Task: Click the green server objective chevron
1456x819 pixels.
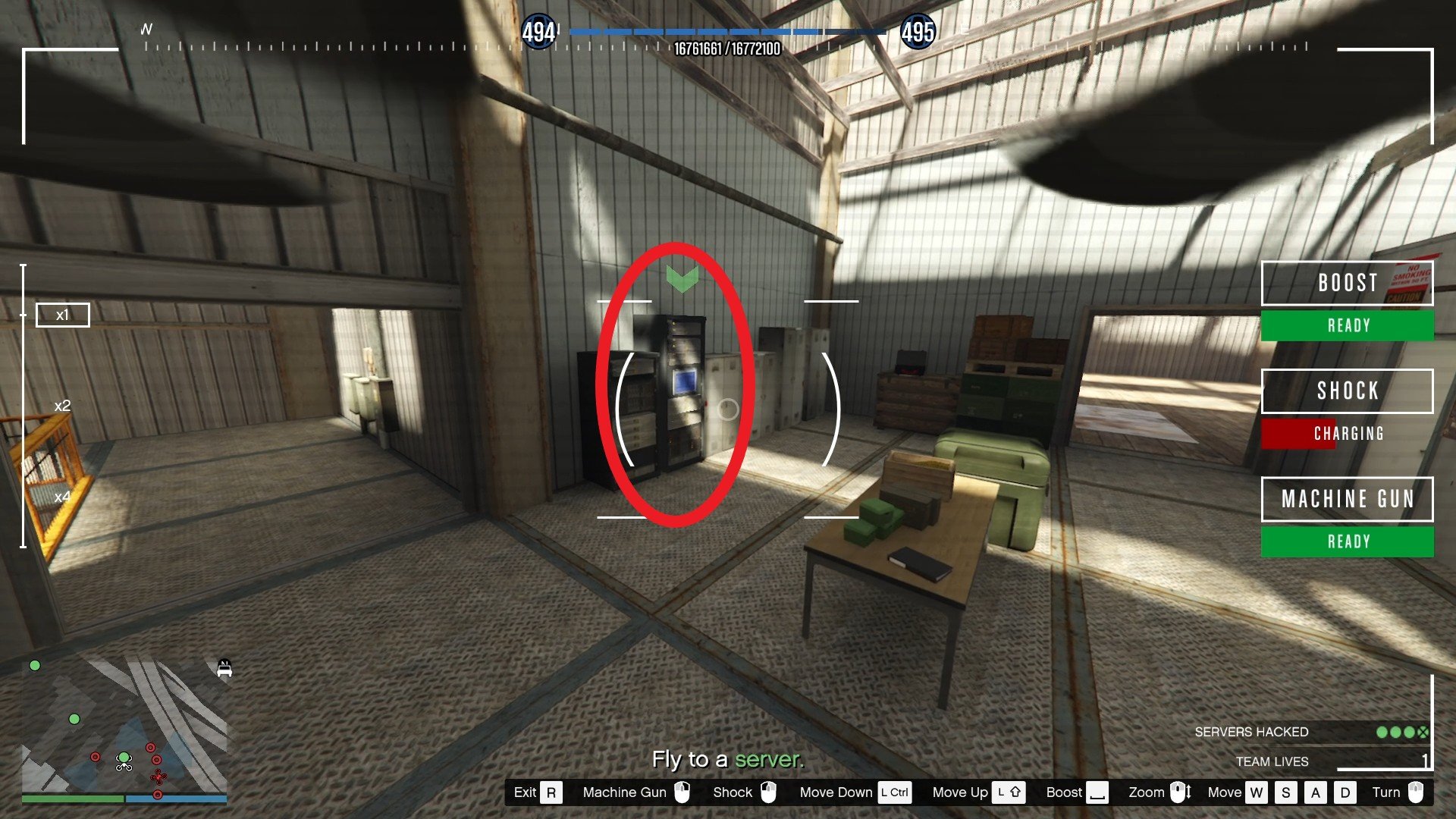Action: [682, 278]
